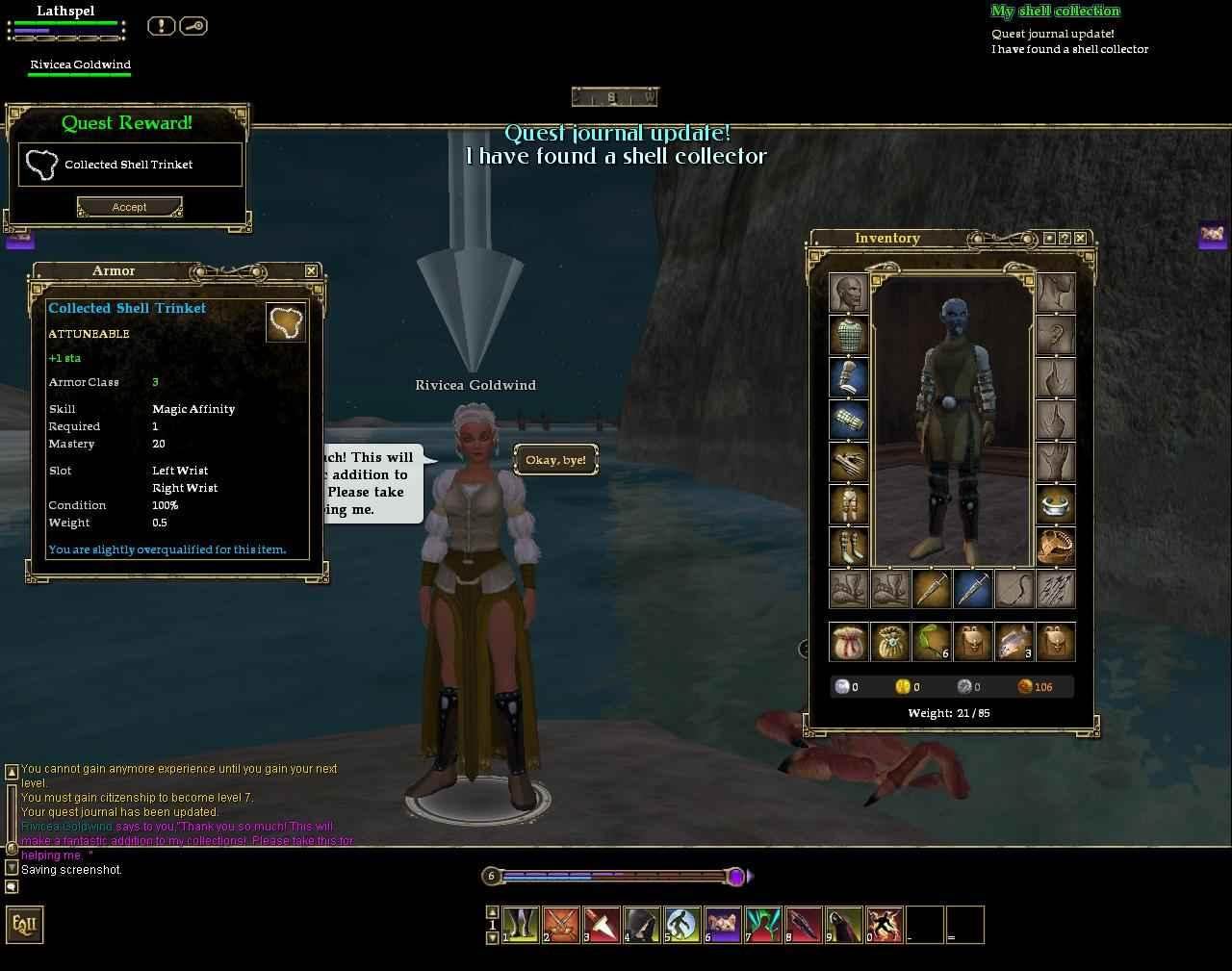Switch hotbar page with the up arrow
This screenshot has width=1232, height=971.
coord(493,911)
